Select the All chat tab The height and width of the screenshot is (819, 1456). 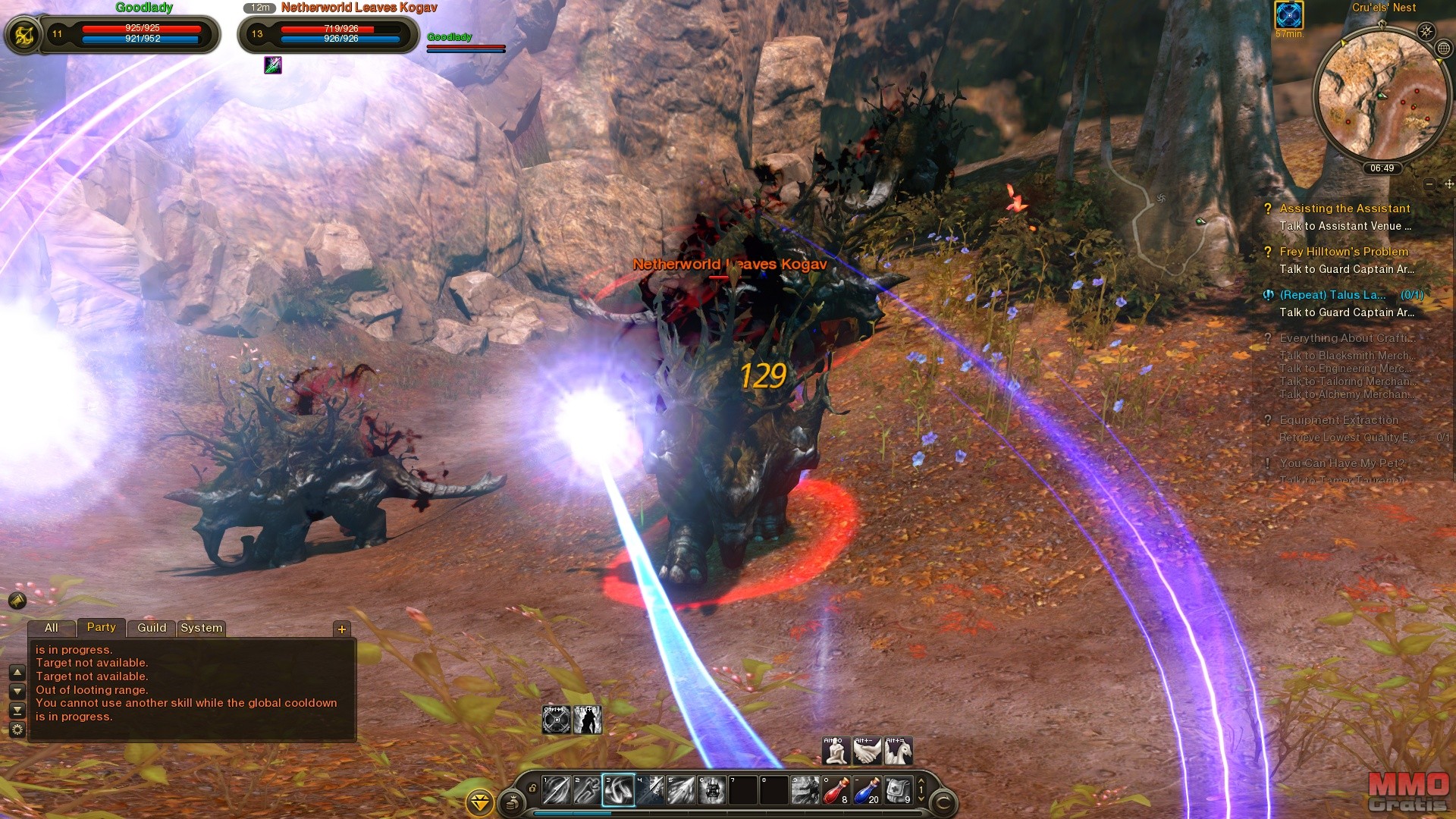tap(52, 628)
